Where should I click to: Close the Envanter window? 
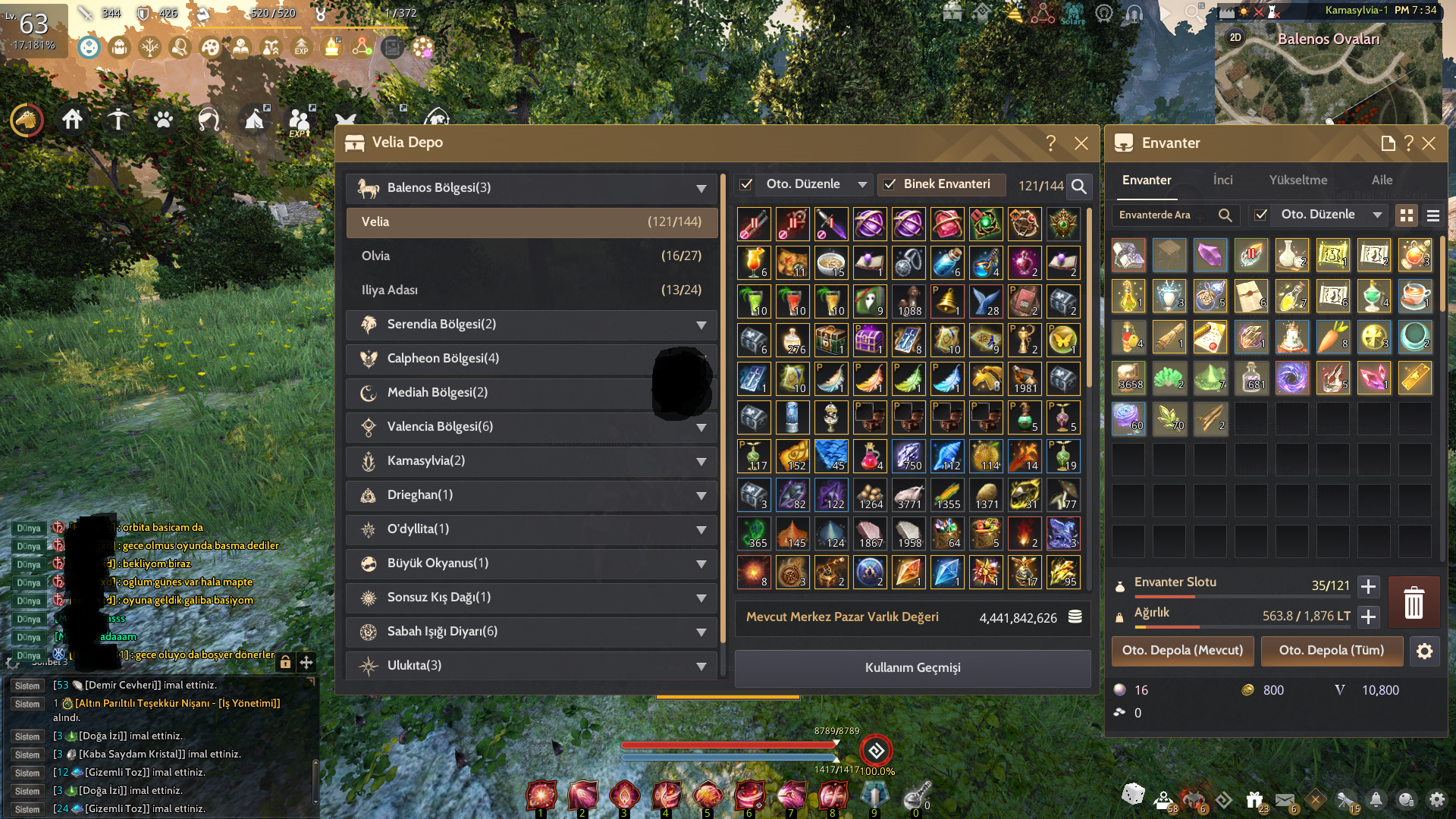[x=1429, y=143]
